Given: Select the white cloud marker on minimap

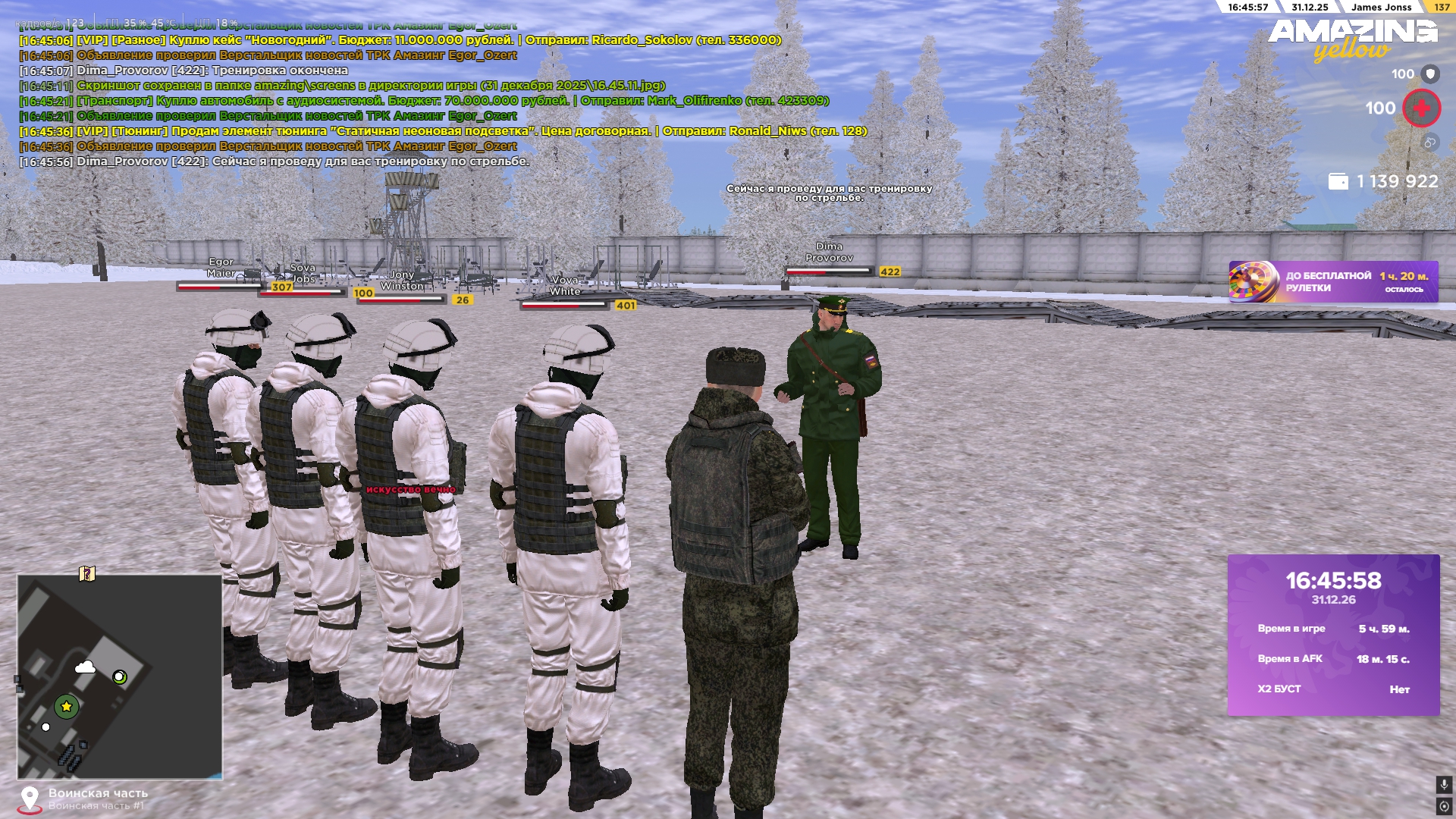Looking at the screenshot, I should [x=85, y=667].
